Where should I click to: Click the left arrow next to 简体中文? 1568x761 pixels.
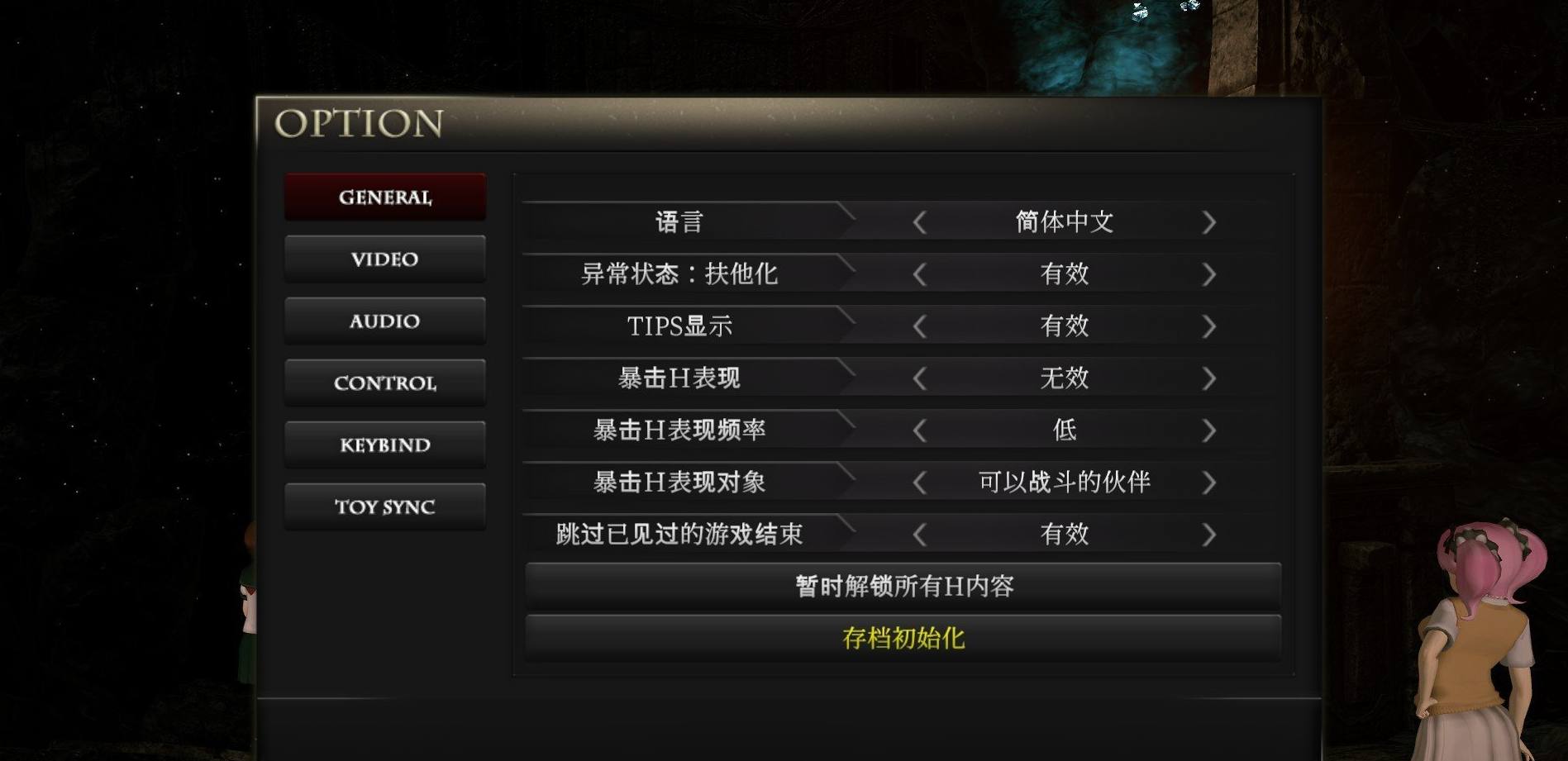(922, 221)
